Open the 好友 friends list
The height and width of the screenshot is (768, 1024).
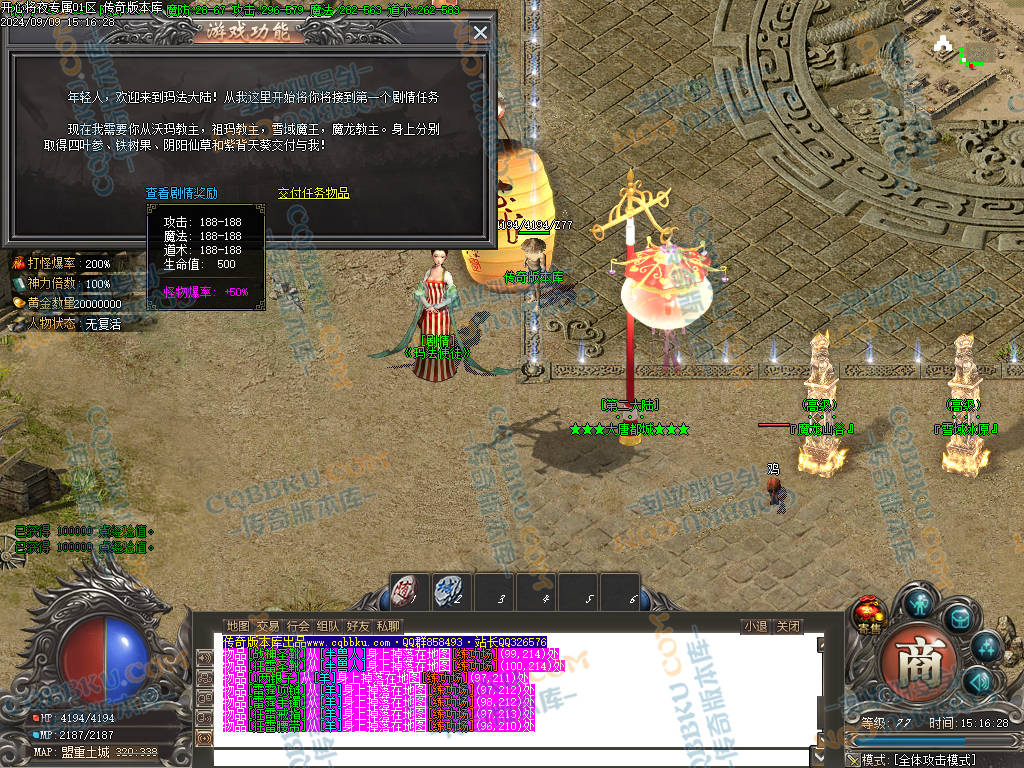(x=358, y=627)
